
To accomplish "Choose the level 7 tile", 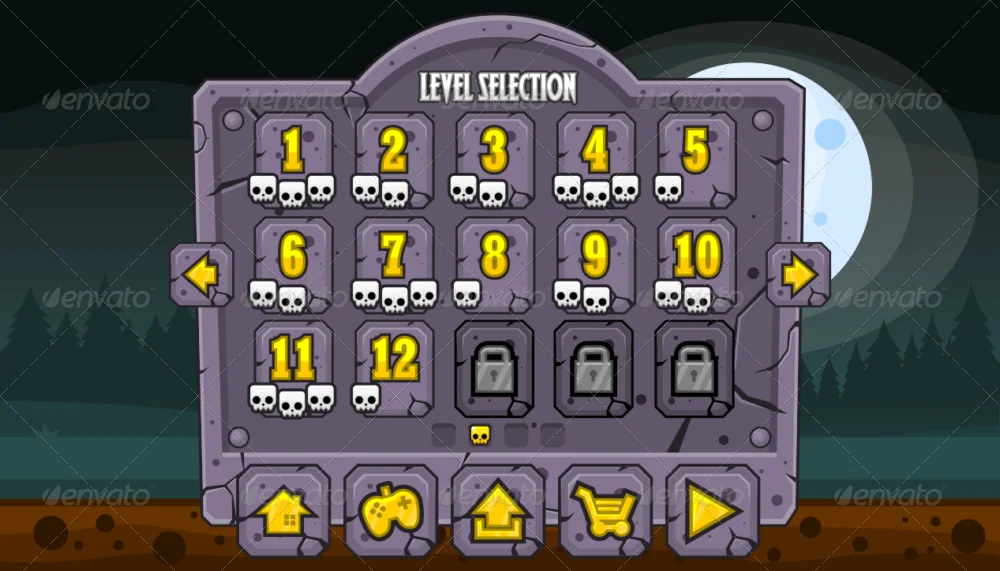I will 394,263.
